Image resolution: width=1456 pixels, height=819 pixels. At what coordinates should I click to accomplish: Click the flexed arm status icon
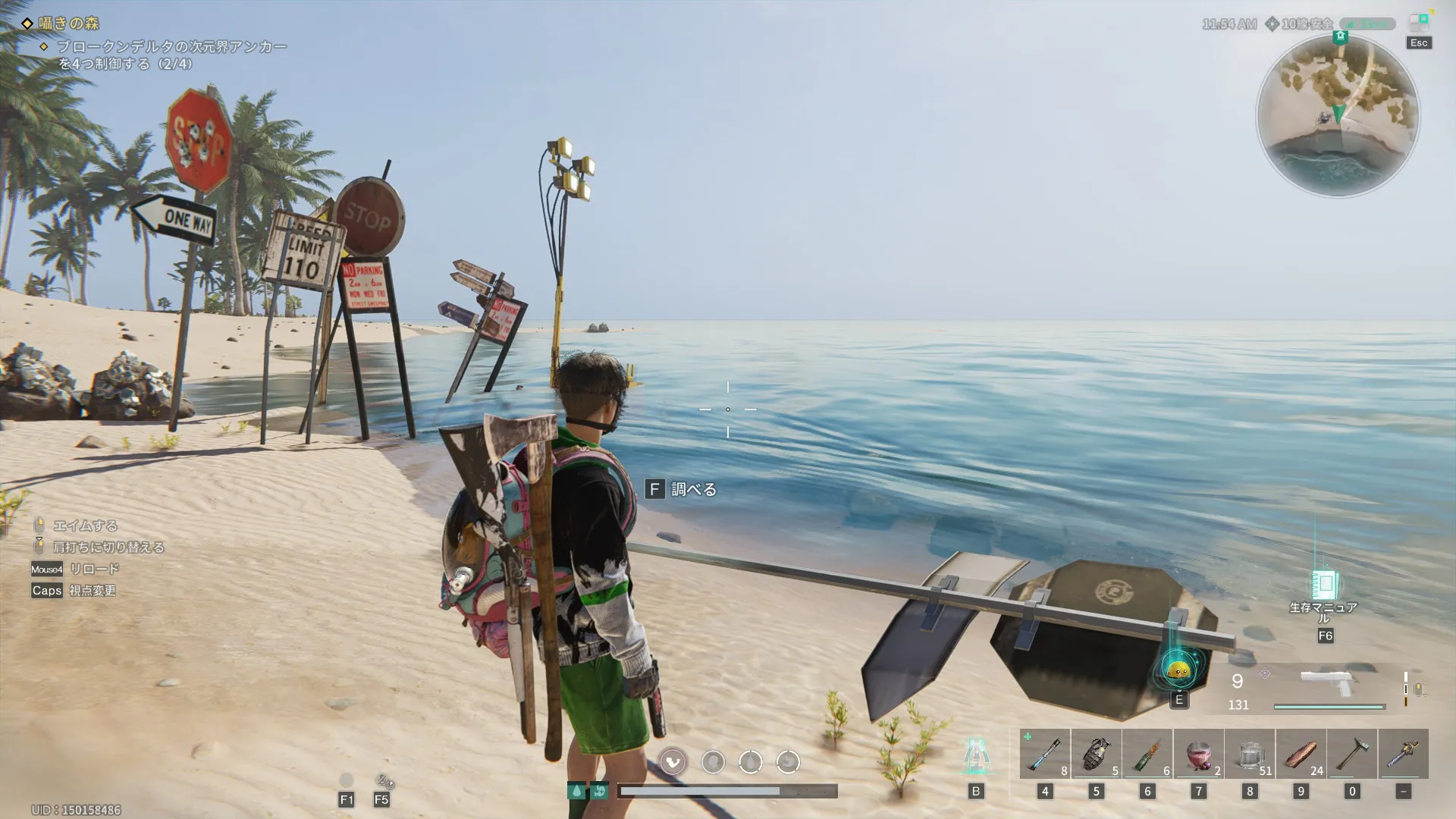[x=673, y=761]
